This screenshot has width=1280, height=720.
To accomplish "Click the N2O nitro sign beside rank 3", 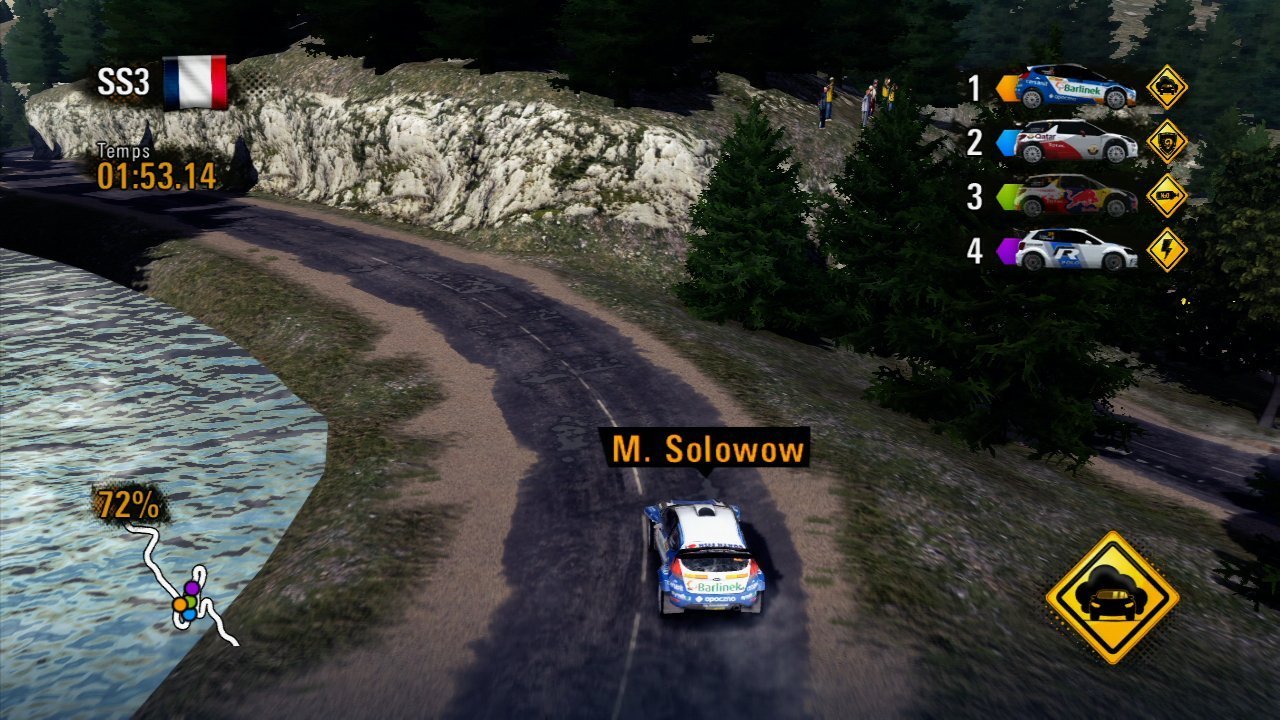I will [x=1167, y=196].
